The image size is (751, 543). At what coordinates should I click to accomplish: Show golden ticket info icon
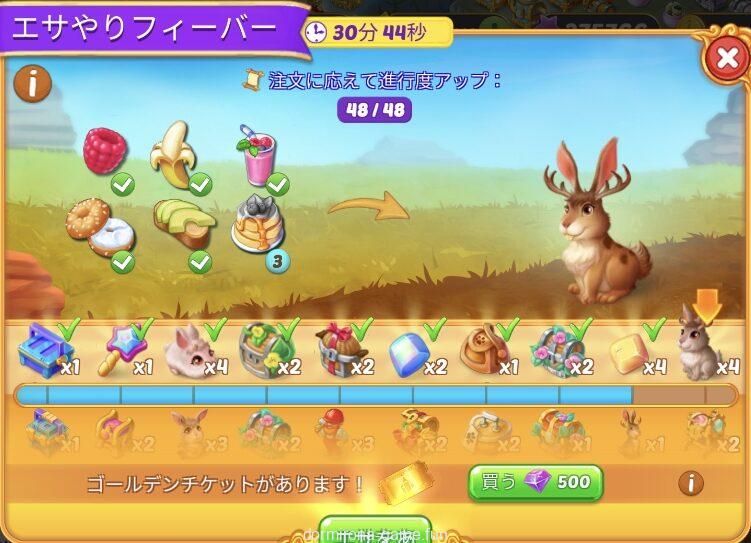[x=690, y=484]
